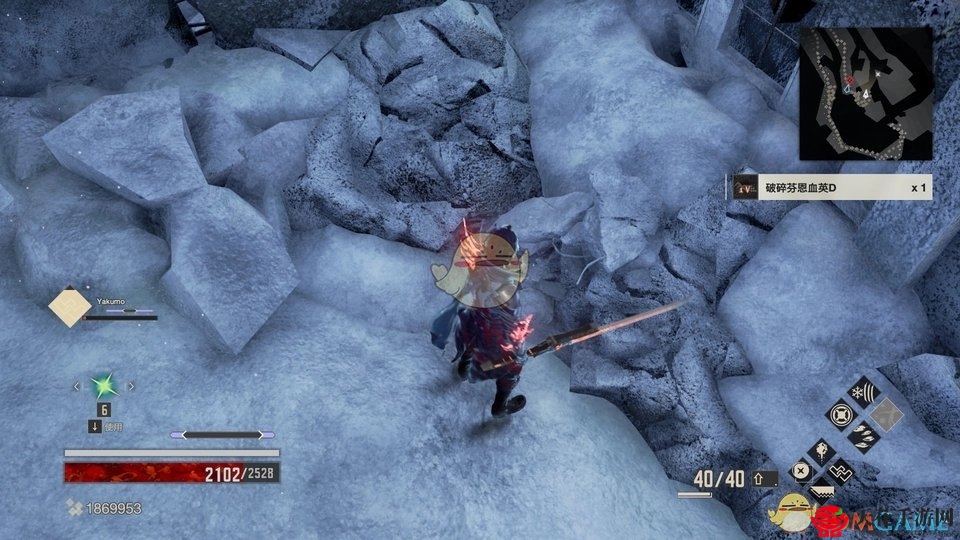Click the 破碎芬恩血英D item pickup notification
This screenshot has width=960, height=540.
[831, 187]
